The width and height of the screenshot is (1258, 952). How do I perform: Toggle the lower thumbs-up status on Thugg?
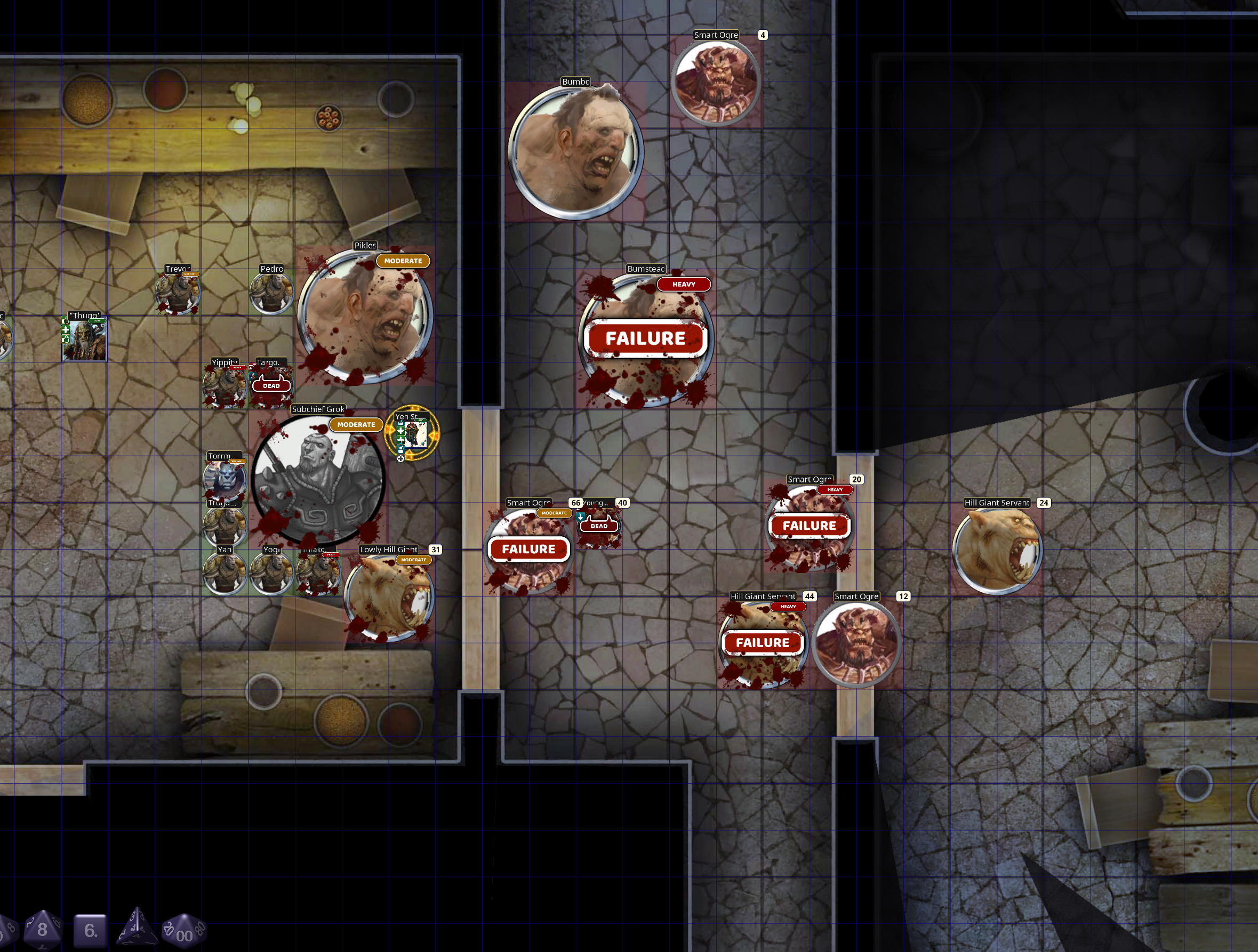[x=66, y=340]
